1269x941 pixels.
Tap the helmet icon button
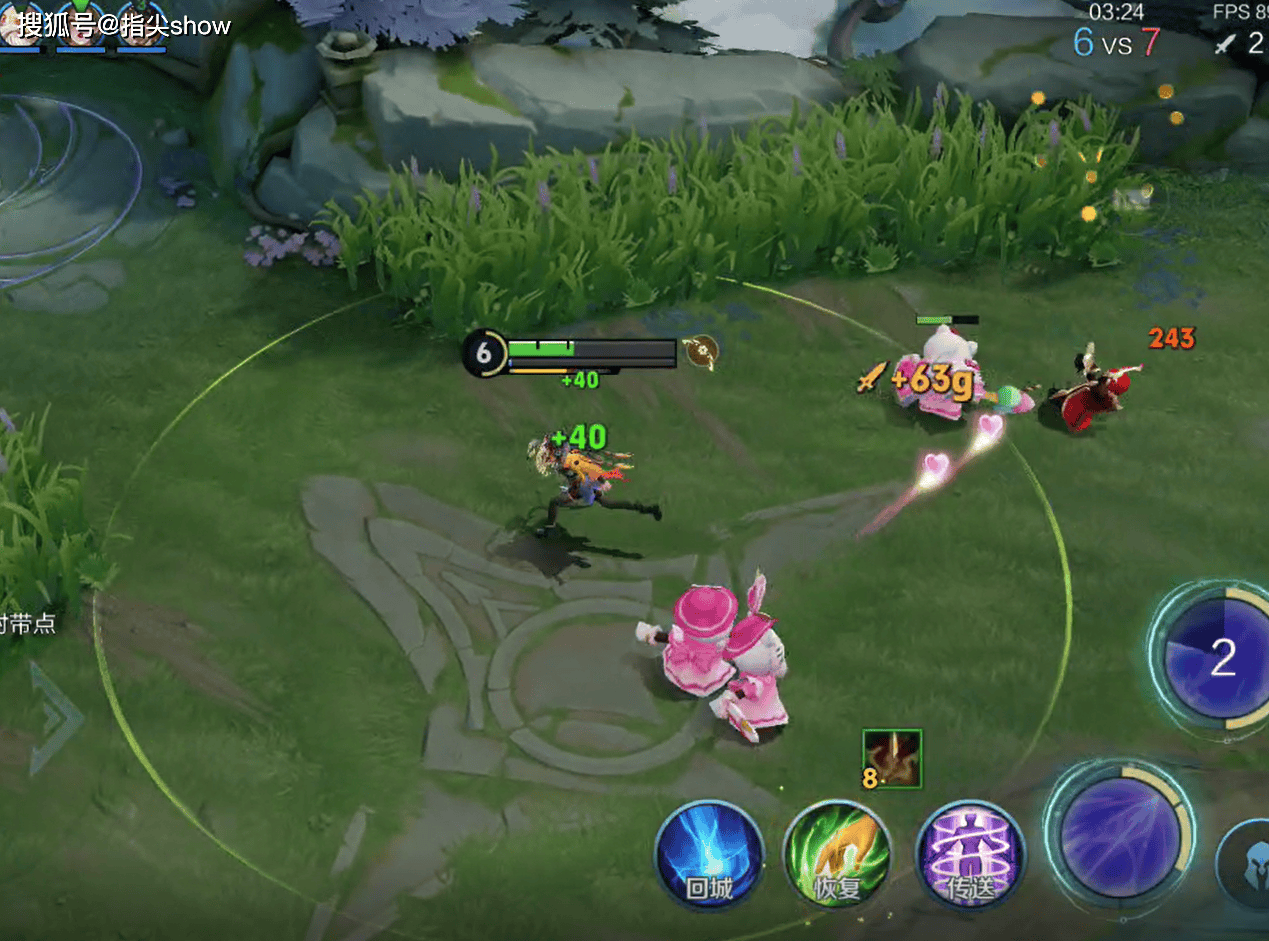point(1250,862)
